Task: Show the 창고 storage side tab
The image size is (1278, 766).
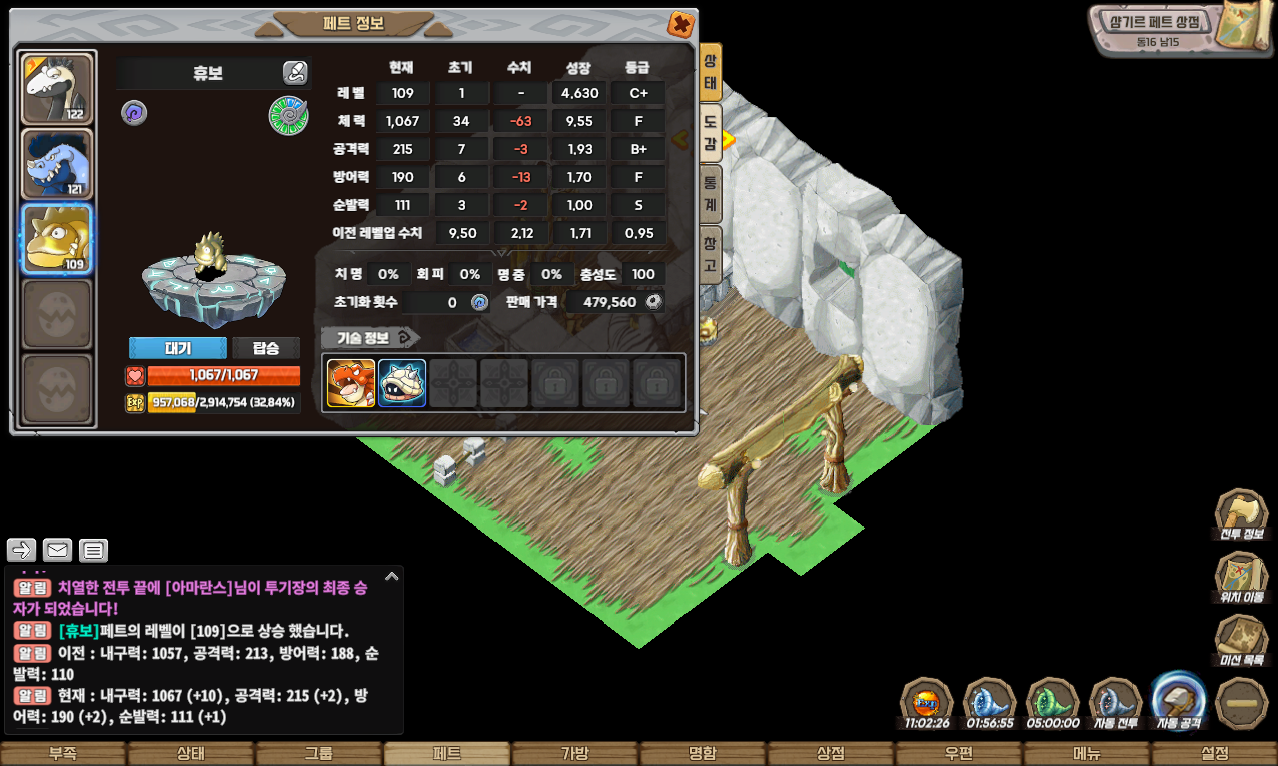Action: 710,255
